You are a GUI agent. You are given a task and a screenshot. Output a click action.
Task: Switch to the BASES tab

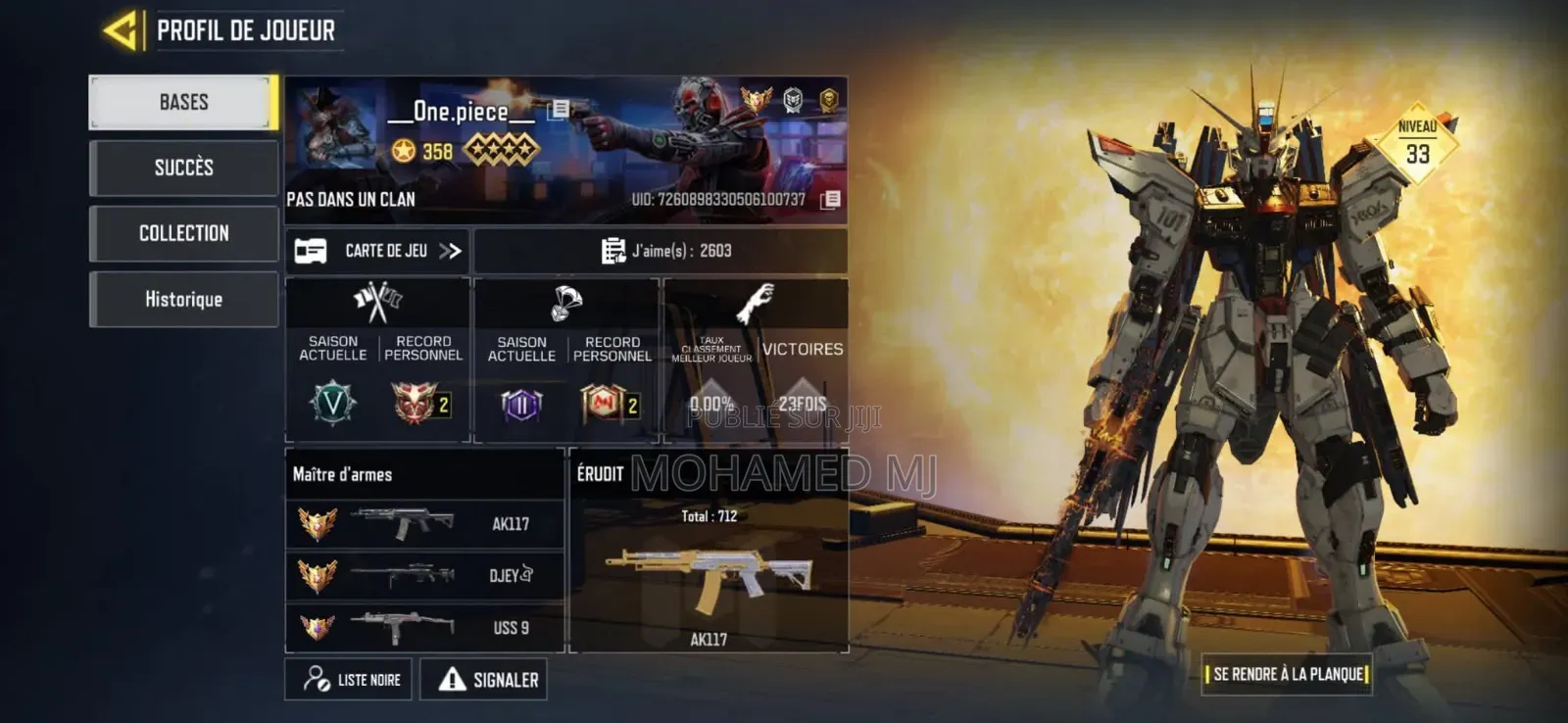pos(183,102)
